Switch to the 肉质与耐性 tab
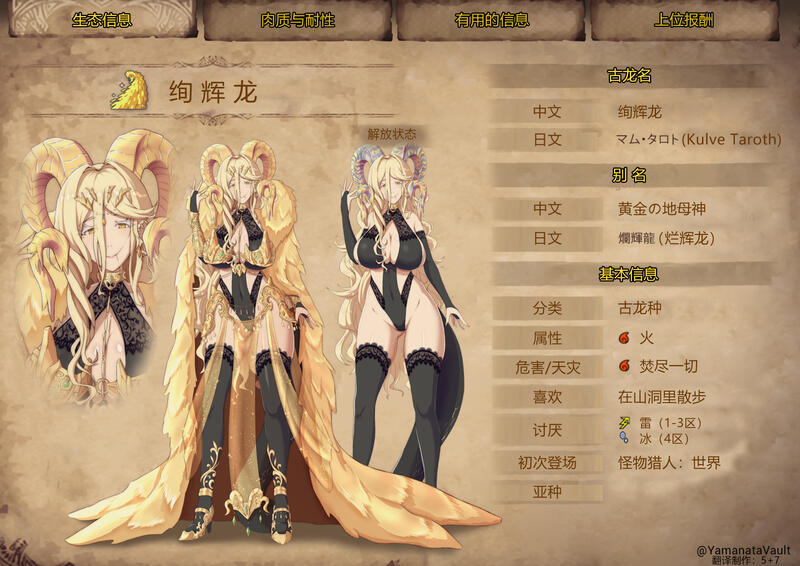The width and height of the screenshot is (800, 566). [x=298, y=20]
